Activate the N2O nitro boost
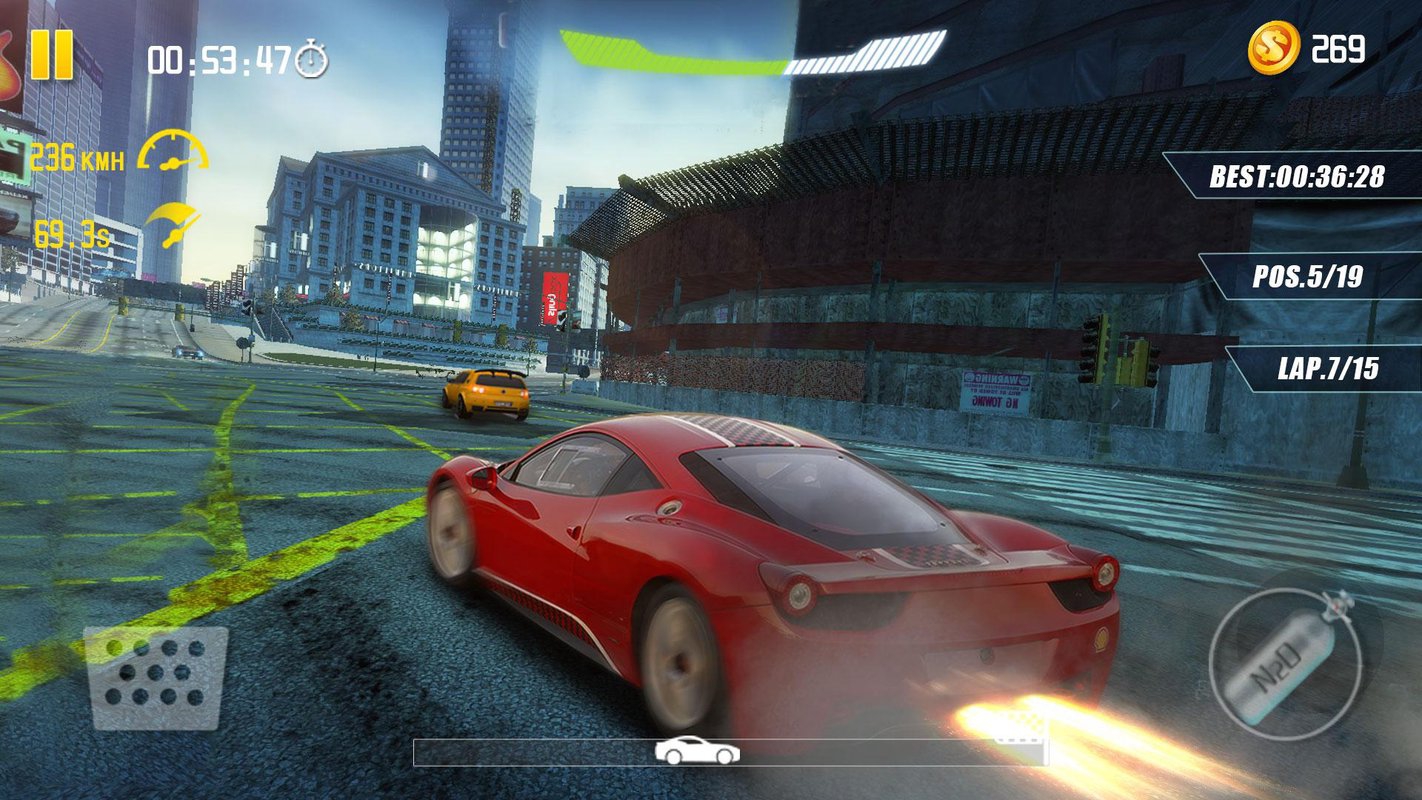The width and height of the screenshot is (1422, 800). tap(1285, 663)
